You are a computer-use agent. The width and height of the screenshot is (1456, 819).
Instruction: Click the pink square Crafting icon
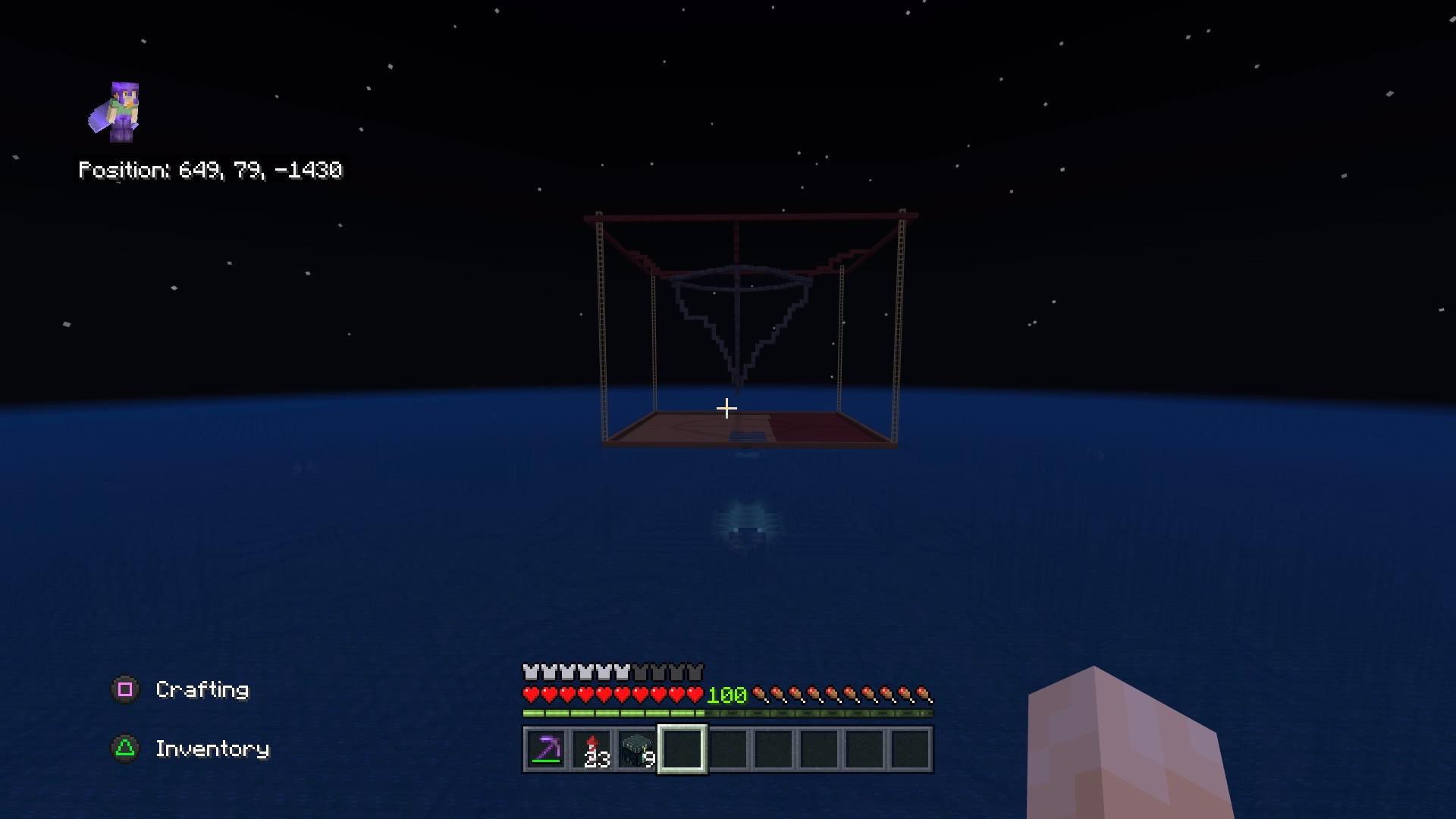click(126, 690)
